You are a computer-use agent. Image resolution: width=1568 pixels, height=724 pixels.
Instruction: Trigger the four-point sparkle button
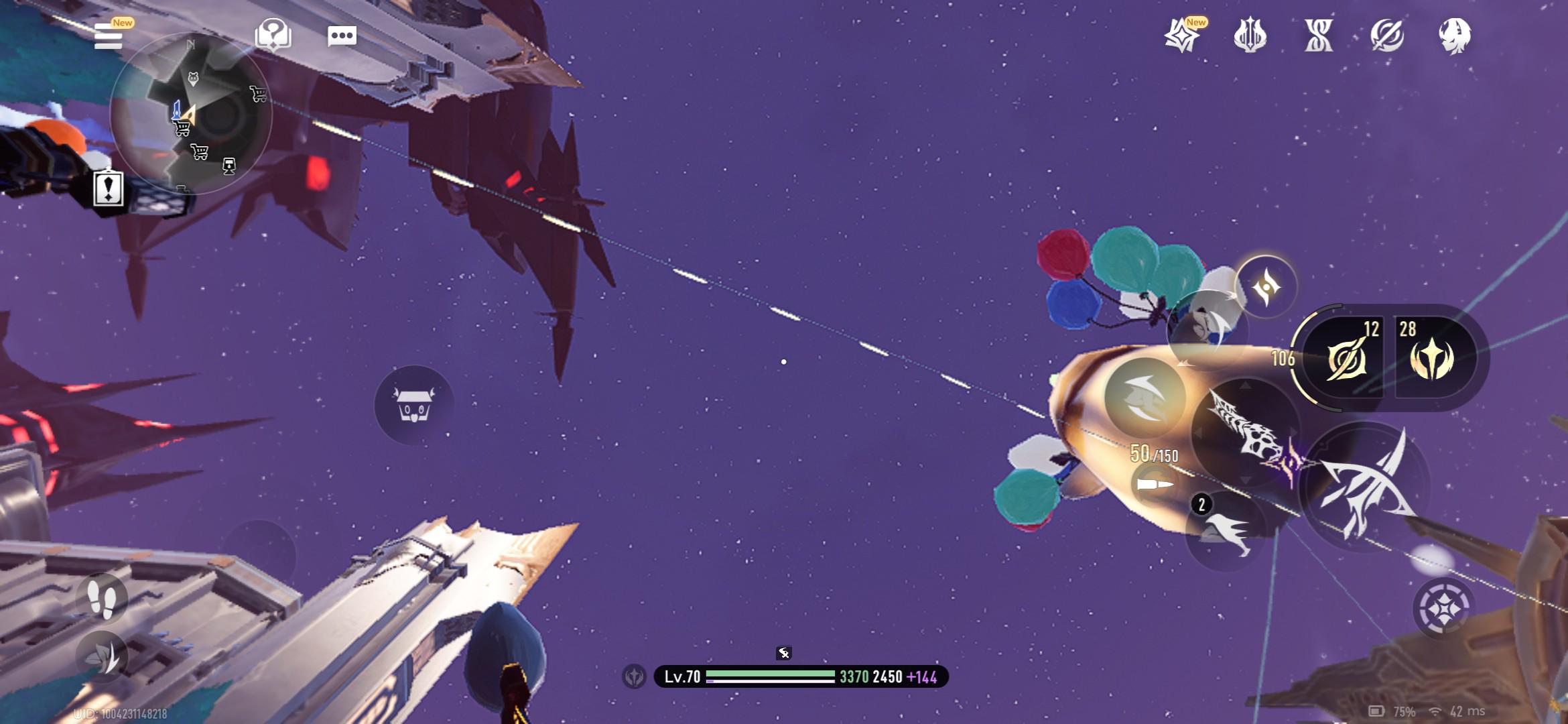[x=1266, y=288]
